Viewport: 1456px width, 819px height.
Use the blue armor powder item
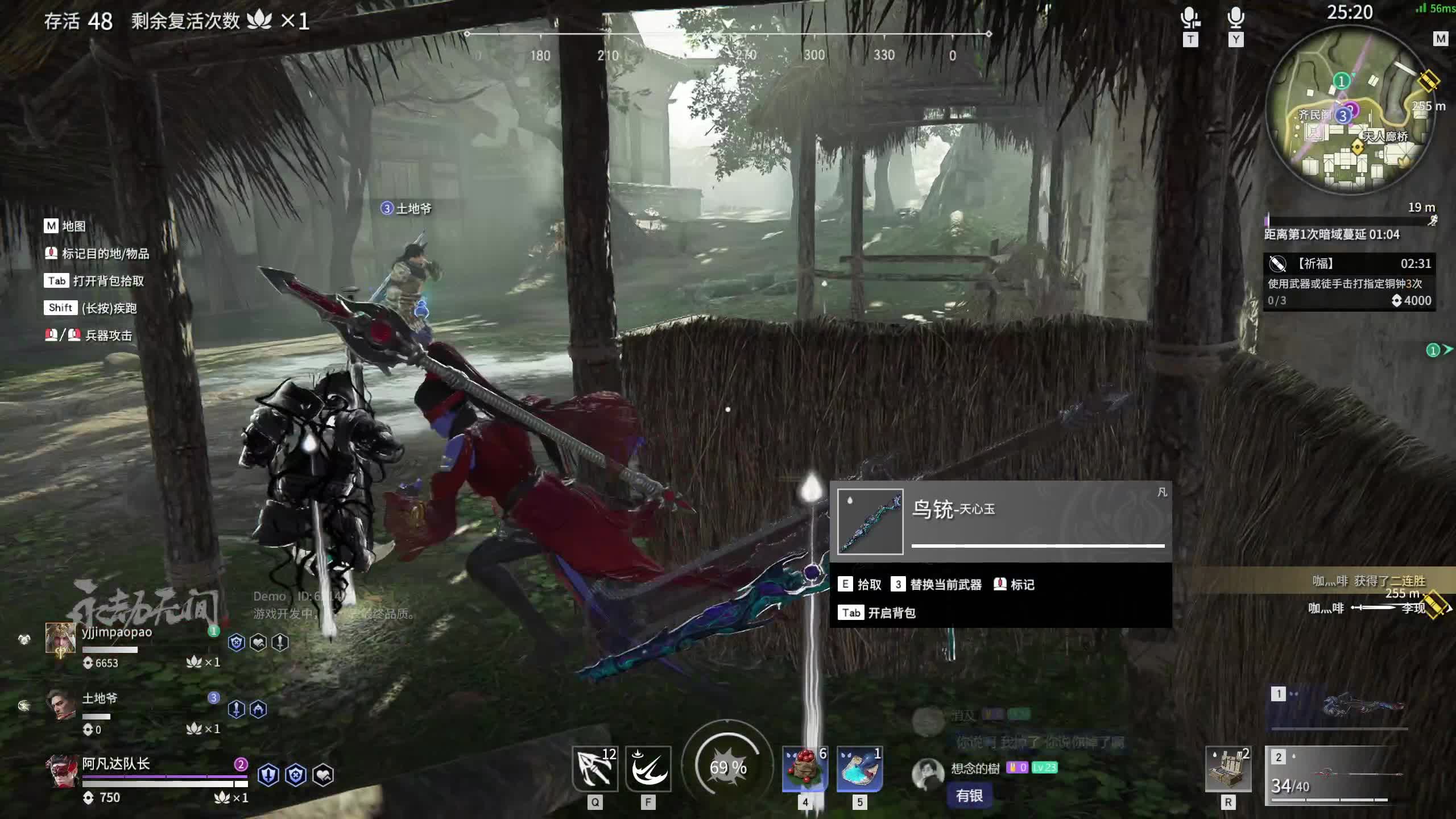(x=859, y=769)
